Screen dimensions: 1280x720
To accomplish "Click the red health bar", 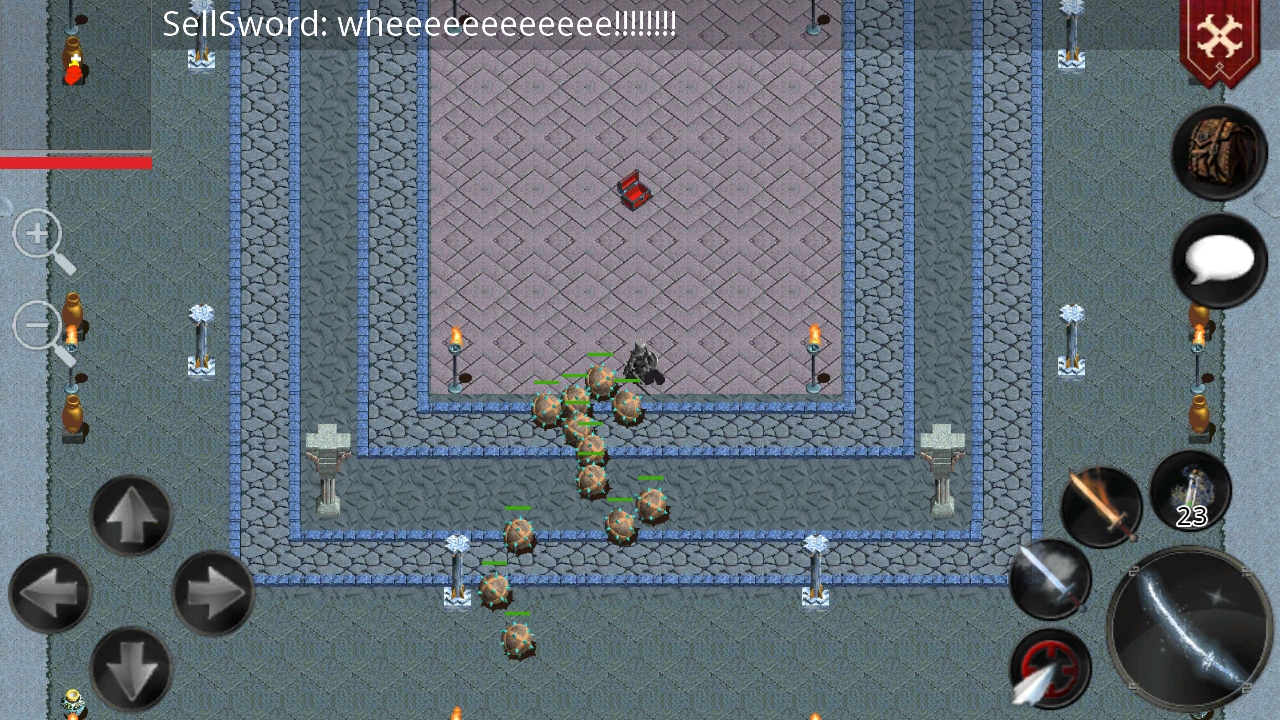I will pyautogui.click(x=75, y=162).
